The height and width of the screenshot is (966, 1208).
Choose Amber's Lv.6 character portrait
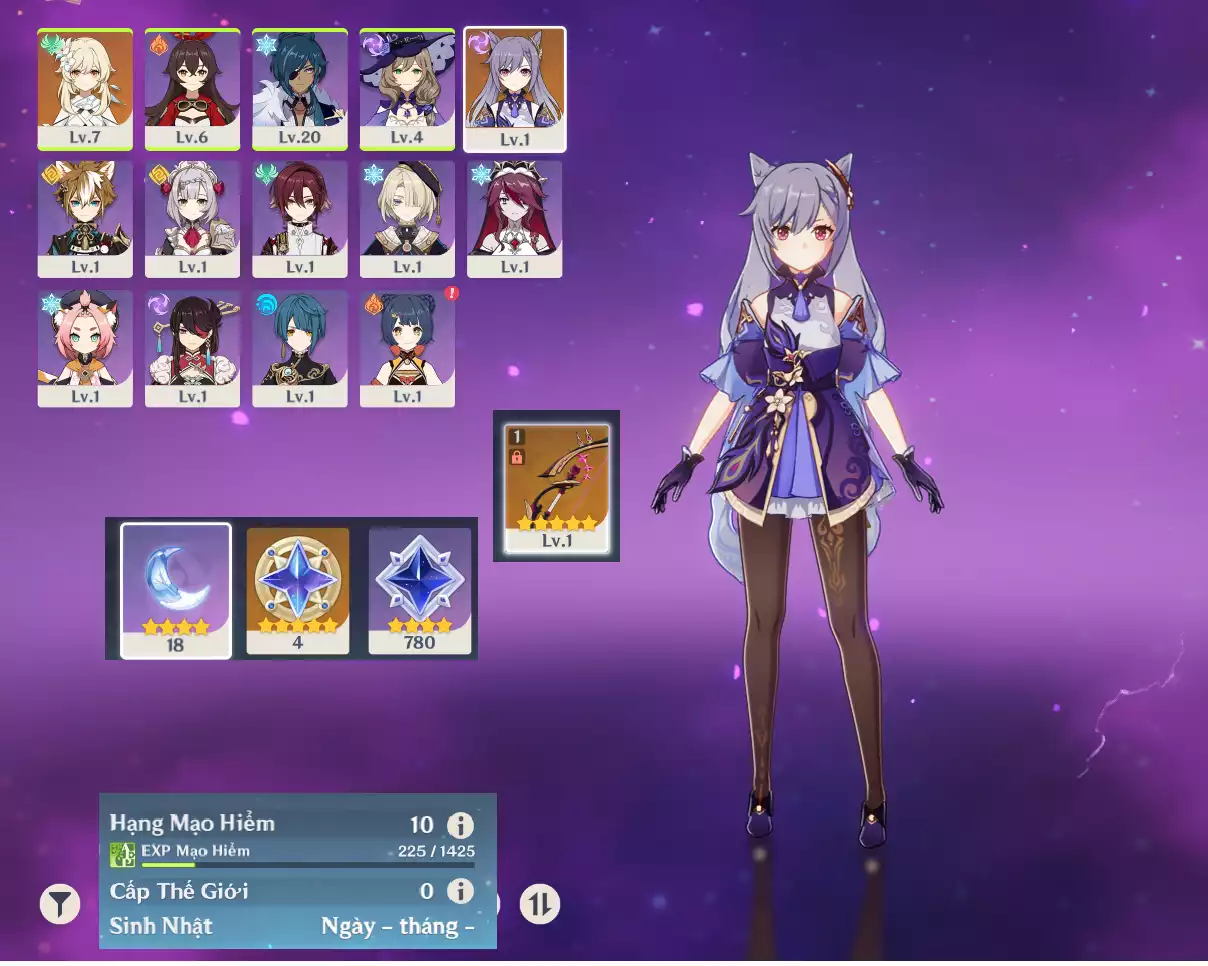(192, 89)
